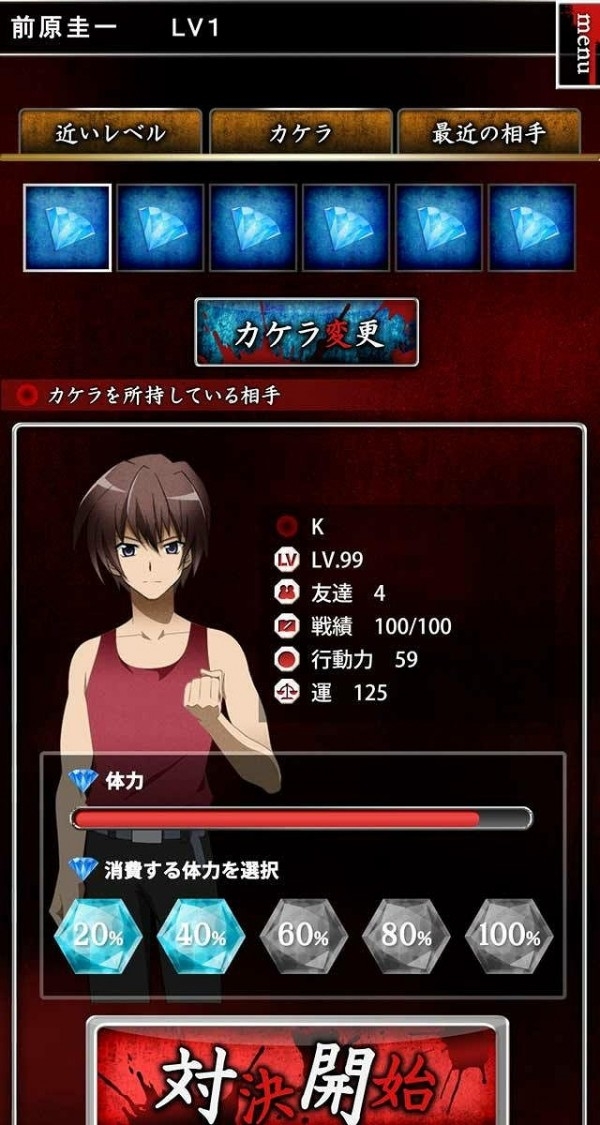Choose 20% stamina consumption
The image size is (600, 1125).
97,937
